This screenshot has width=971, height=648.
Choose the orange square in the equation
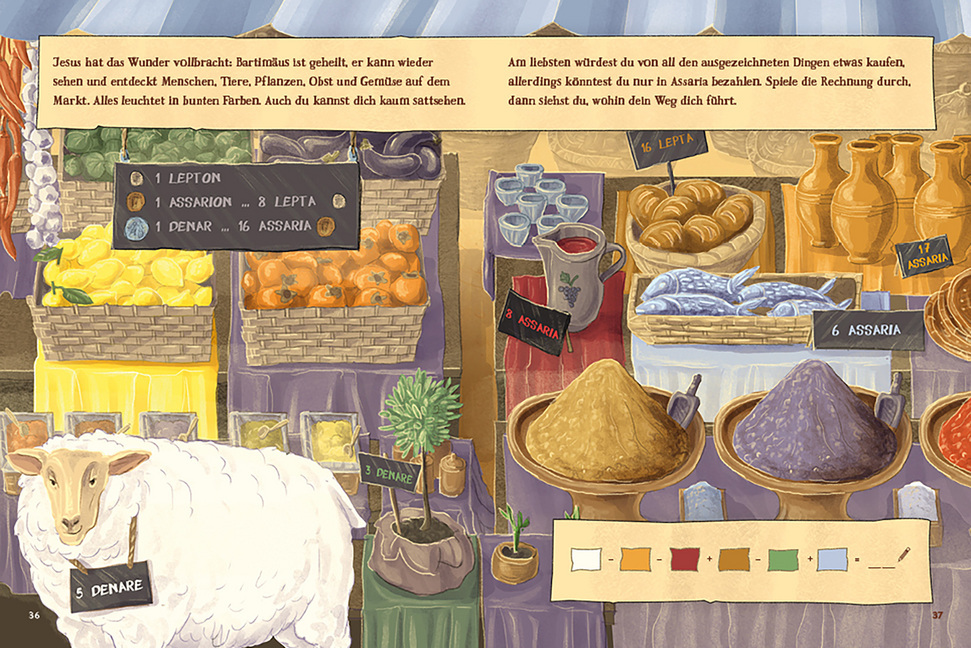[x=635, y=559]
